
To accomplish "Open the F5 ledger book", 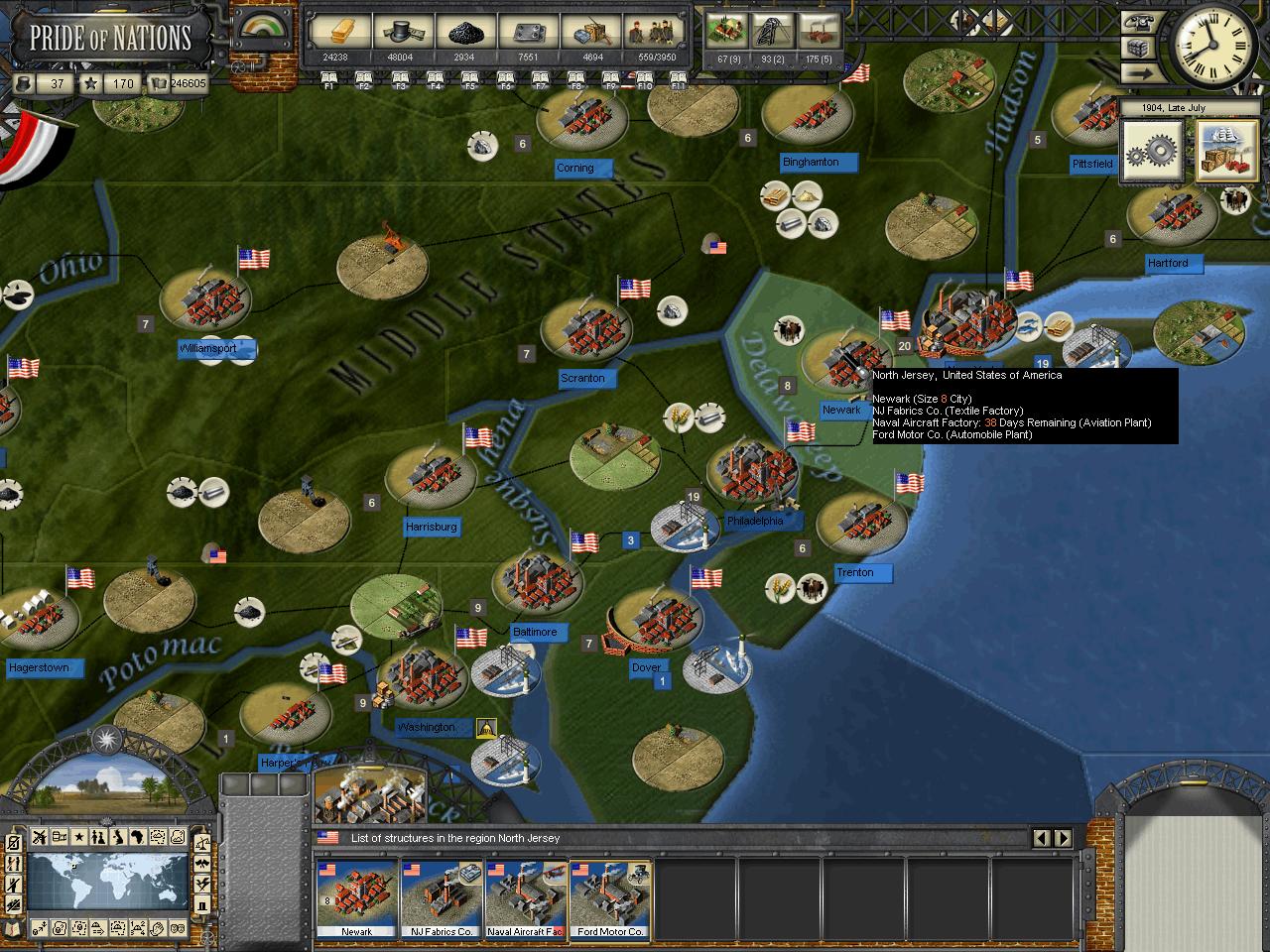I will (470, 79).
